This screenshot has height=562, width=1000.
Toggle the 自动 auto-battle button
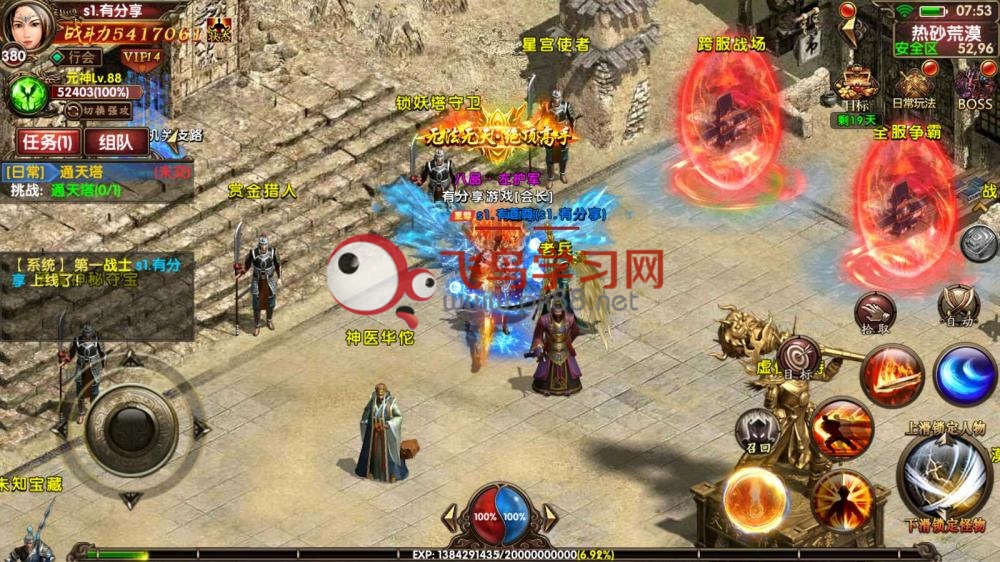pos(958,303)
